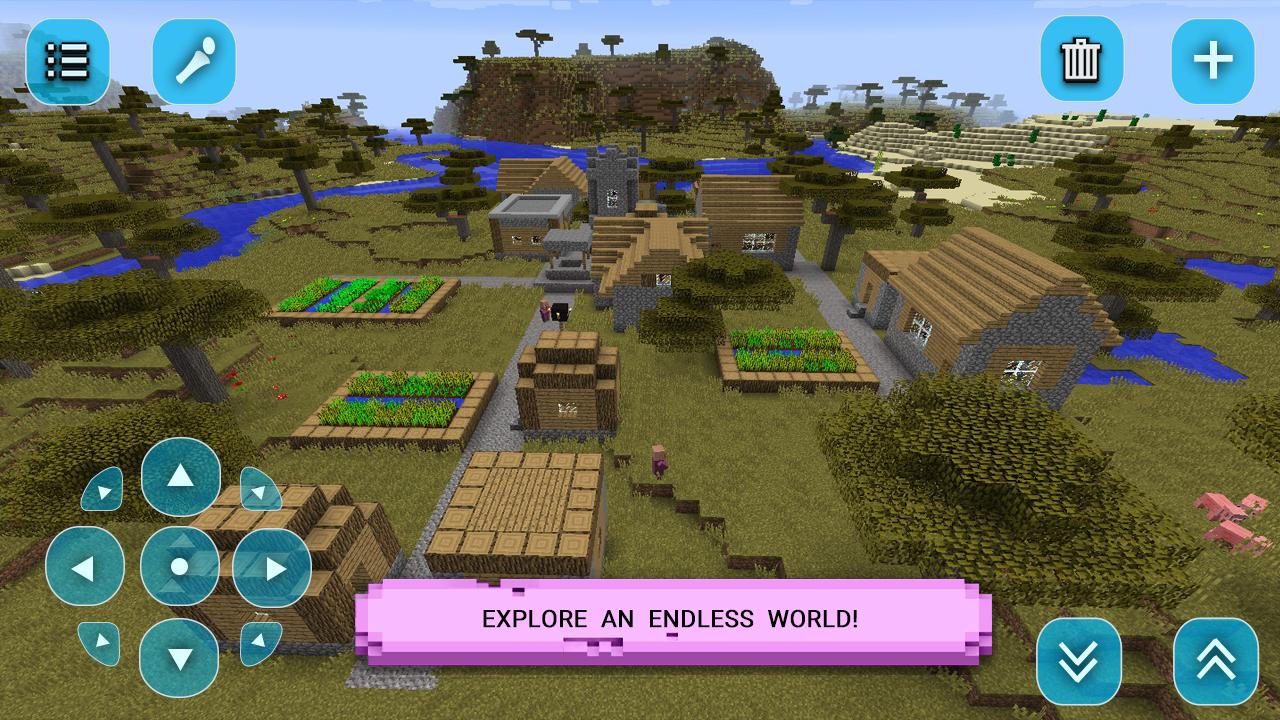Select the torch tool icon
Image resolution: width=1280 pixels, height=720 pixels.
click(x=194, y=60)
